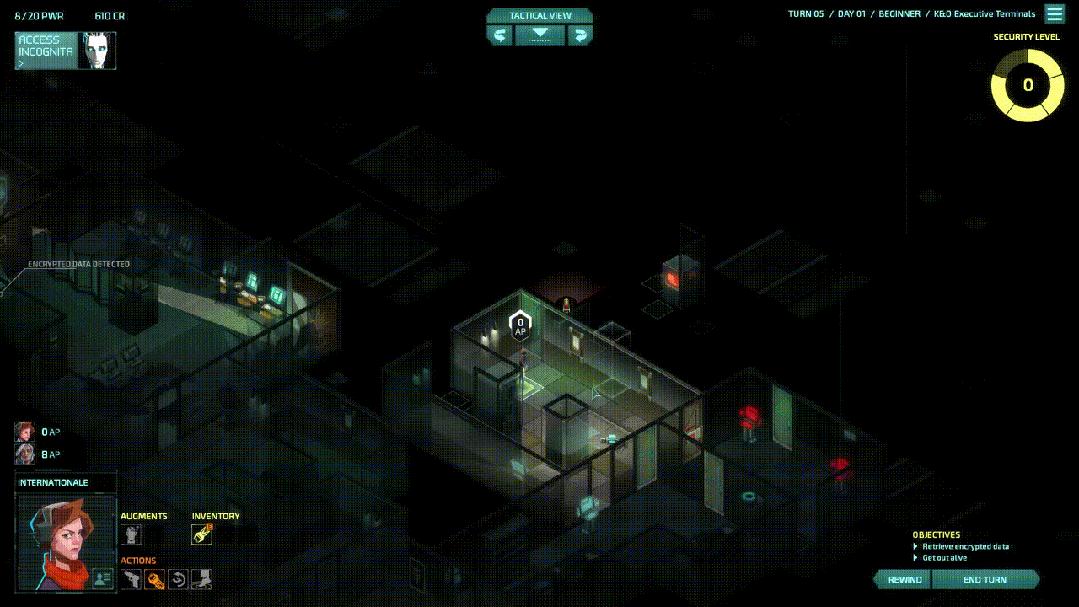Screen dimensions: 1079x607
Task: Activate the circular arrow action
Action: (178, 578)
